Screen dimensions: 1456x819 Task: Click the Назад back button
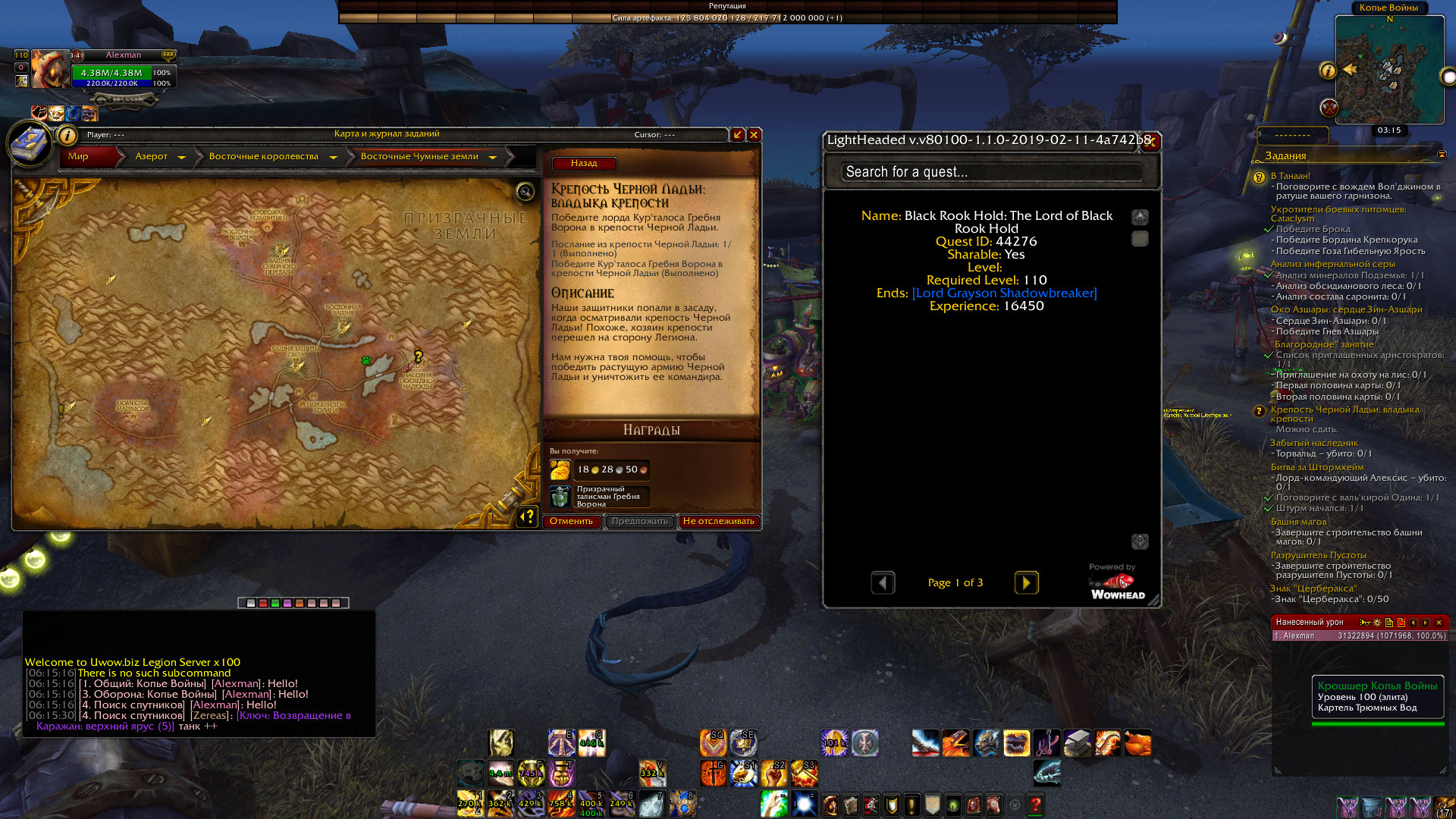coord(583,164)
